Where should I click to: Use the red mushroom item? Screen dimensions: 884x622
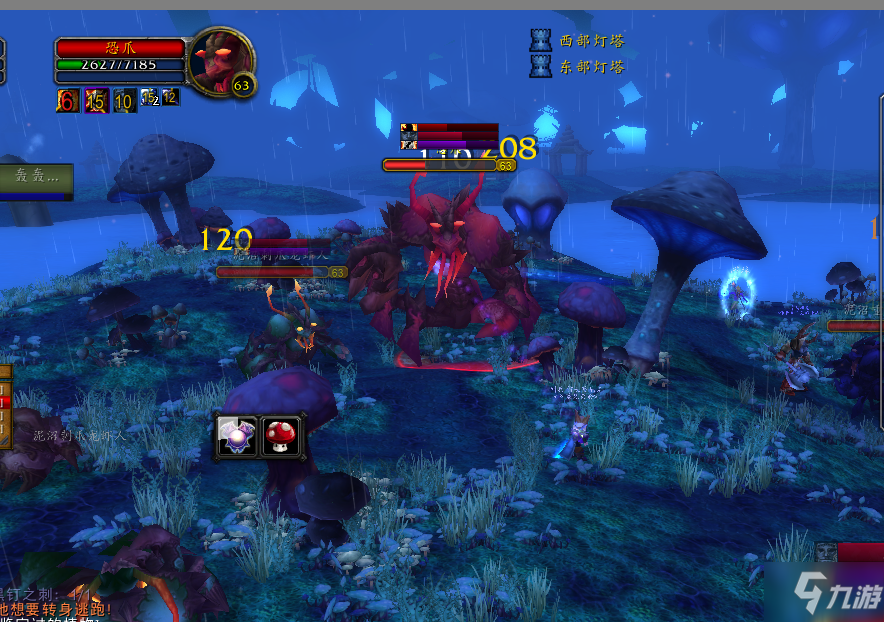(281, 436)
